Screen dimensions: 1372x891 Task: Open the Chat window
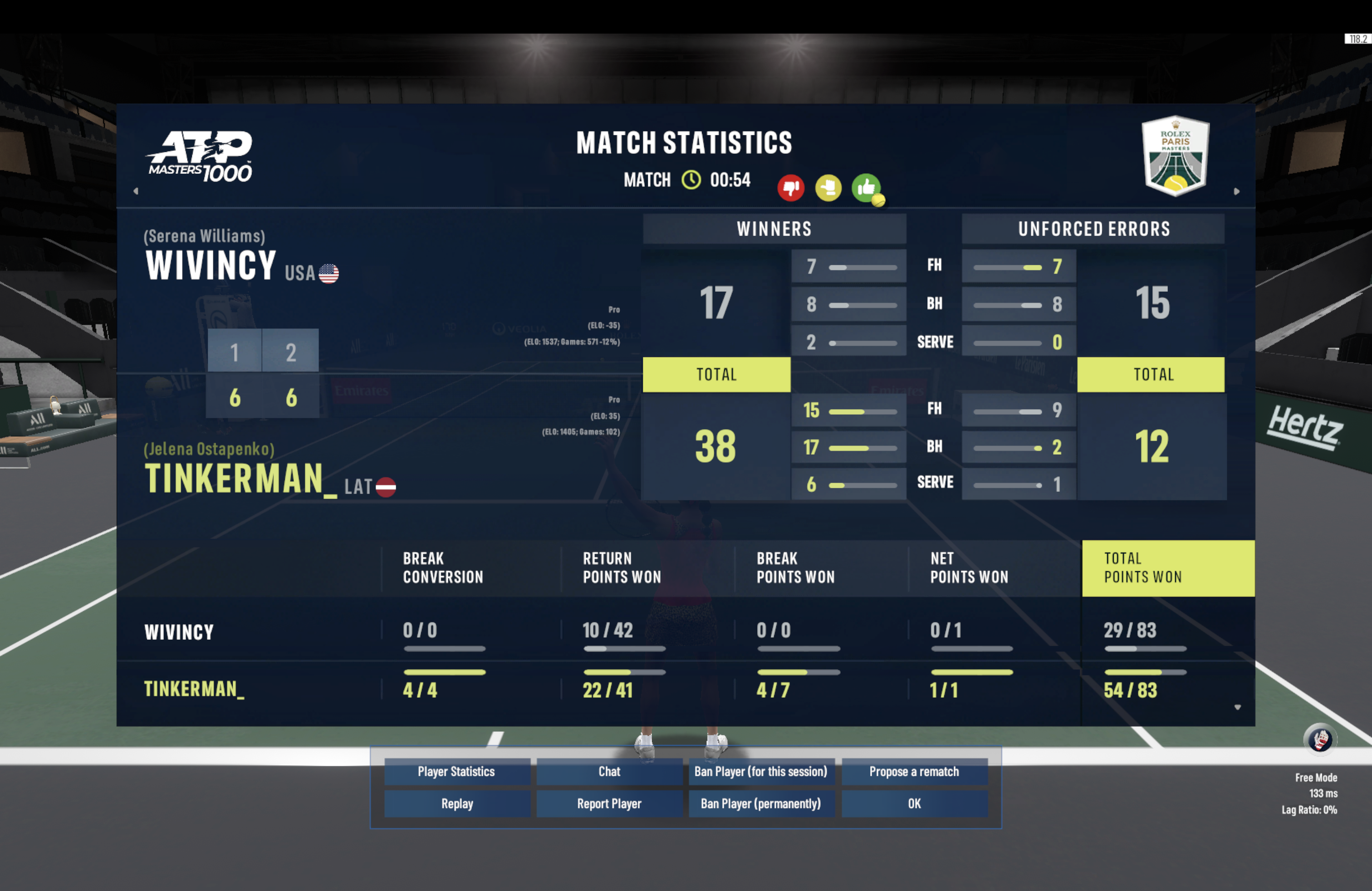pos(609,772)
